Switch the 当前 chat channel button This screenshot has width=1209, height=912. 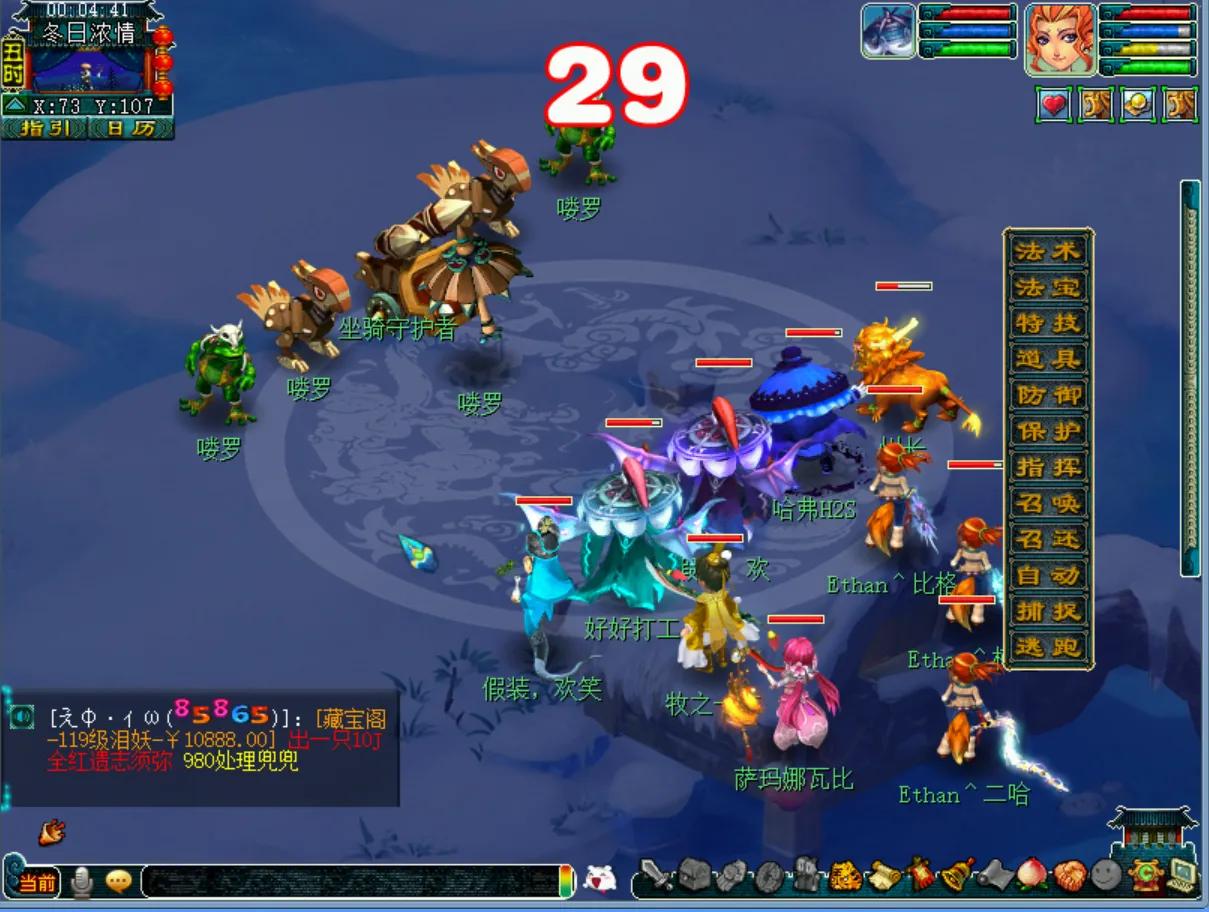click(38, 882)
